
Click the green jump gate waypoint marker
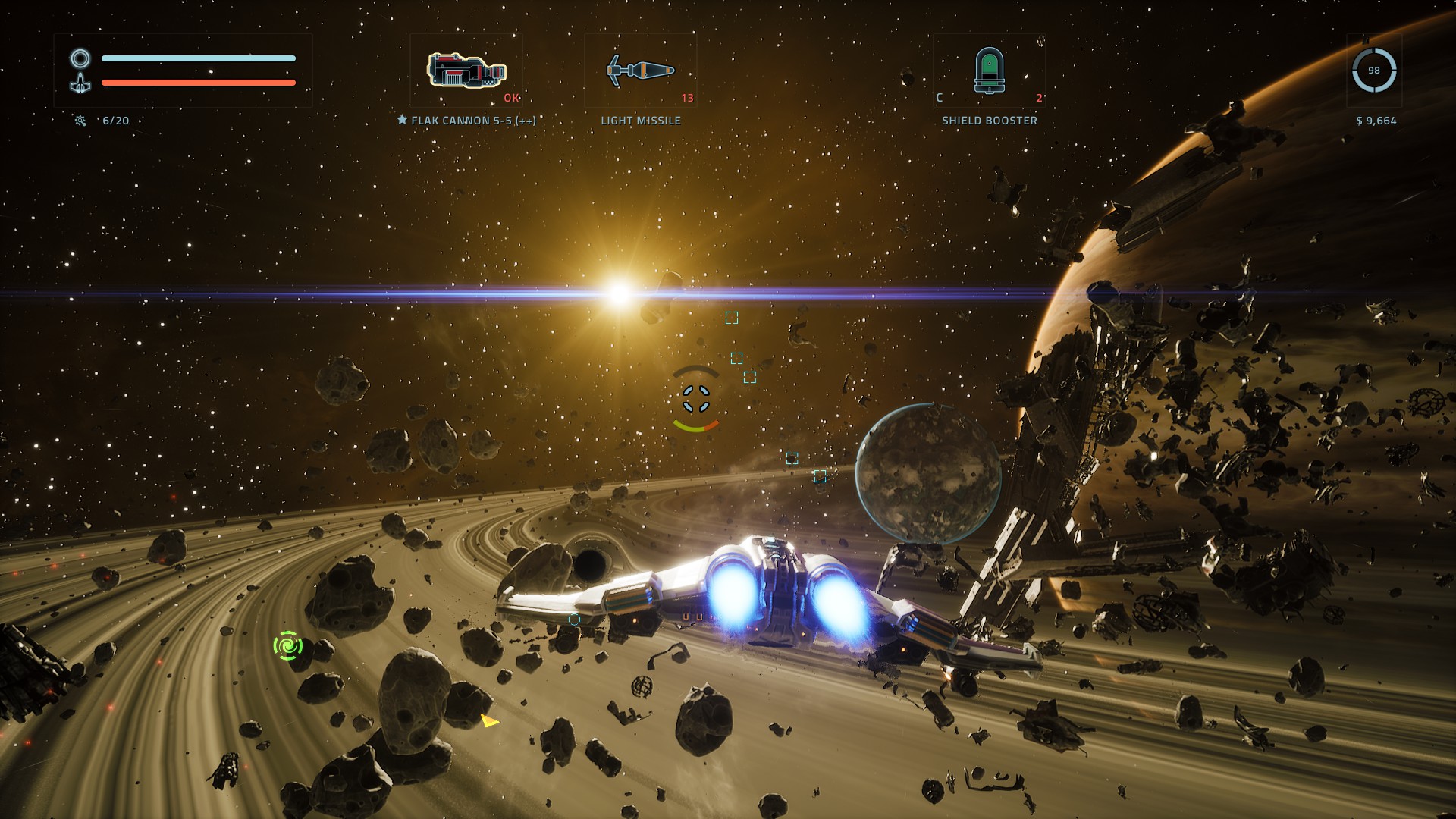tap(288, 645)
